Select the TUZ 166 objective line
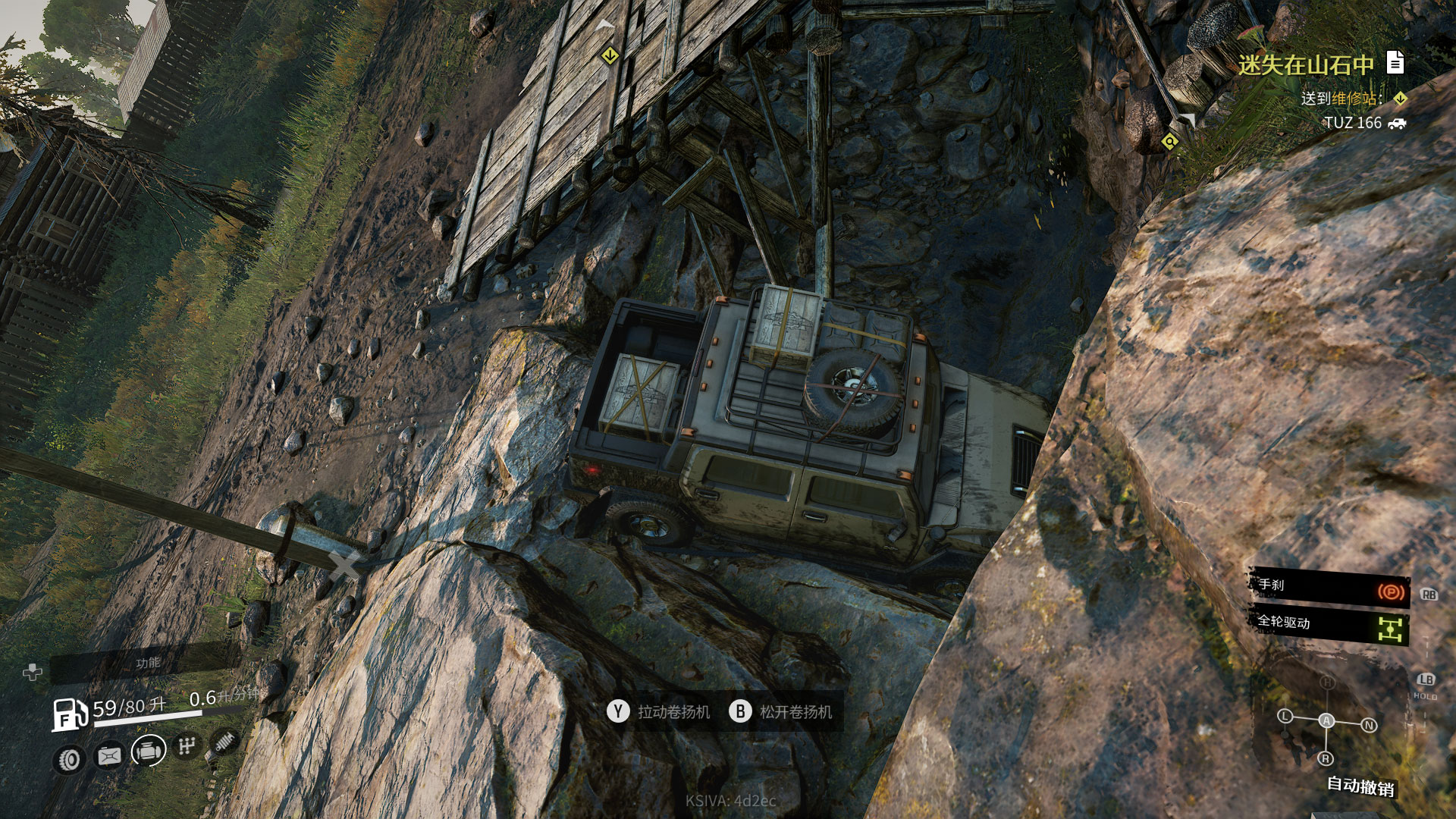 (1353, 123)
